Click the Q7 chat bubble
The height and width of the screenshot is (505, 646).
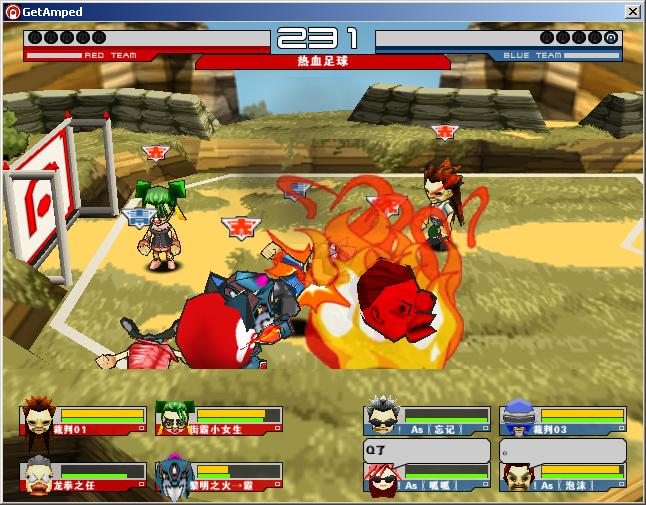point(427,451)
